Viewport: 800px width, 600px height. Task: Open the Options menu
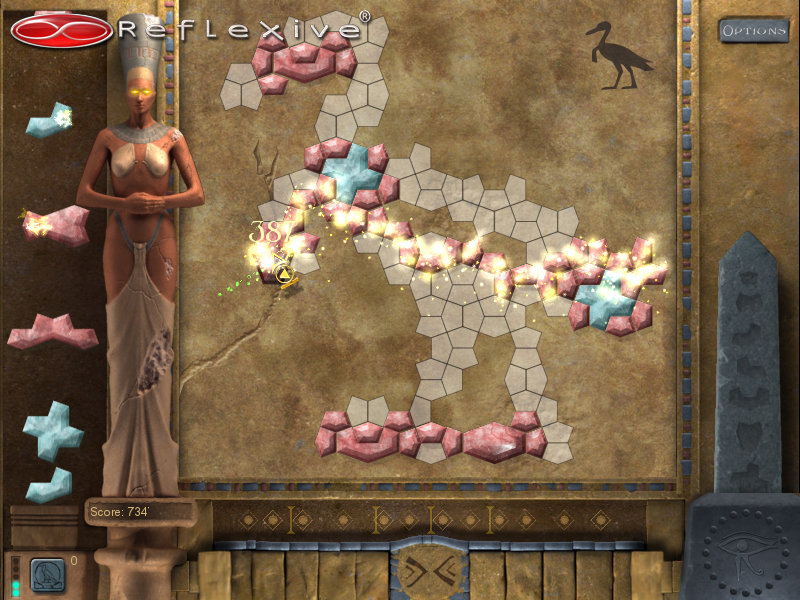[754, 30]
